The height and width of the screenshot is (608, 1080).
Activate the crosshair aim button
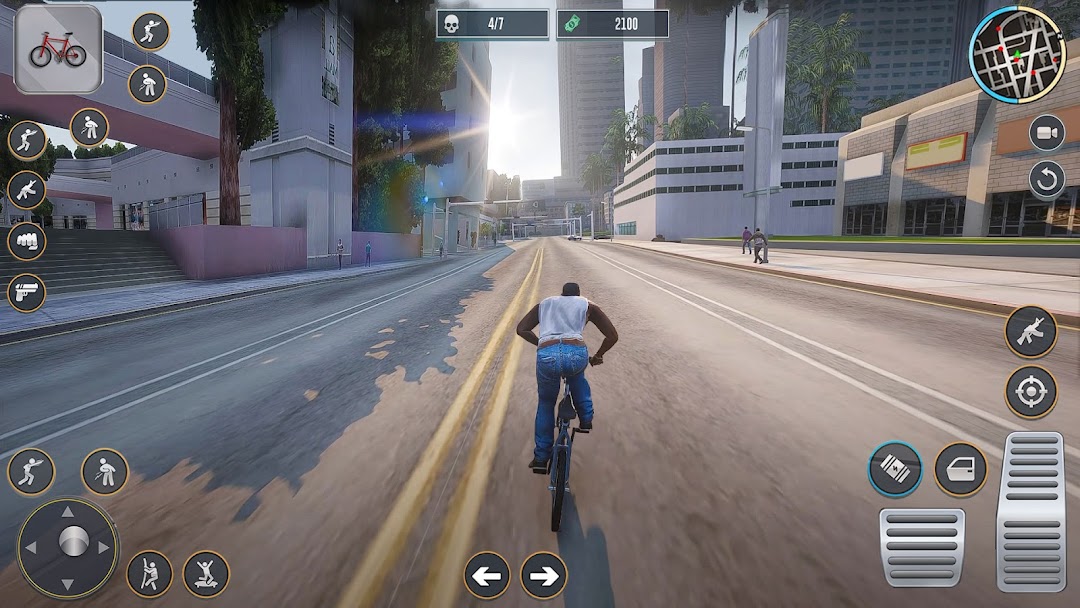pos(1031,391)
